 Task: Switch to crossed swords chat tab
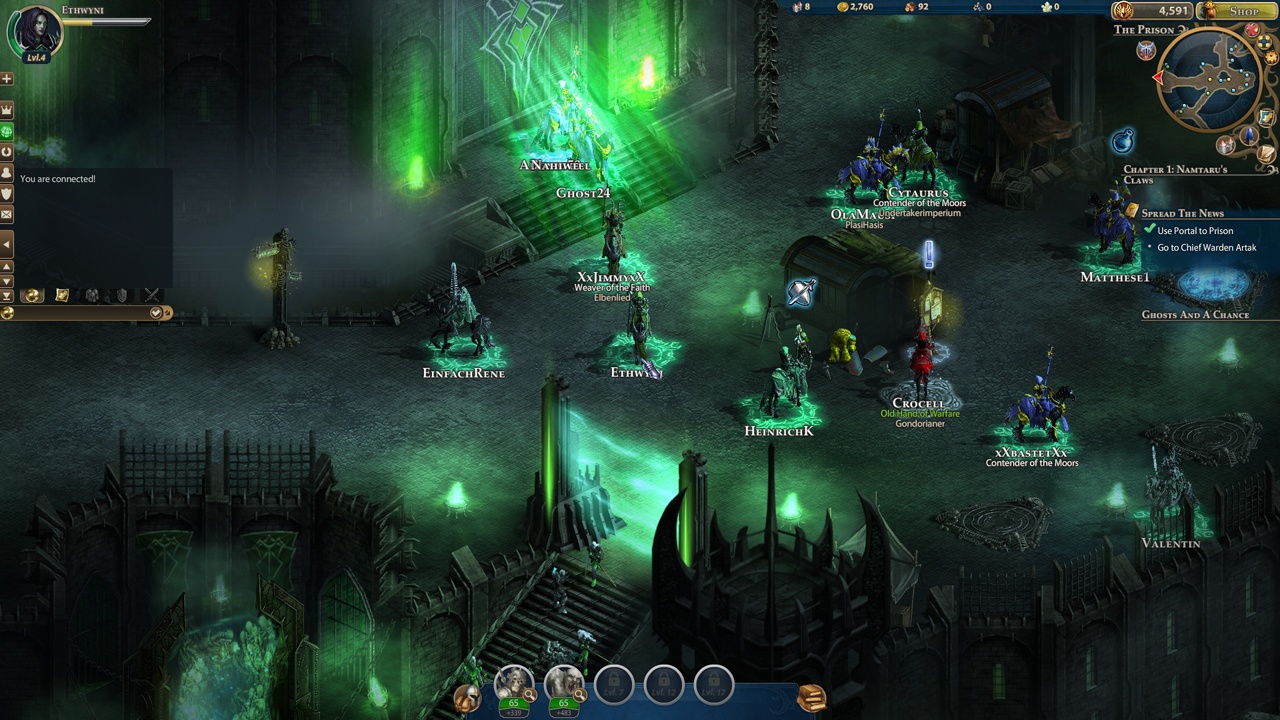[152, 295]
